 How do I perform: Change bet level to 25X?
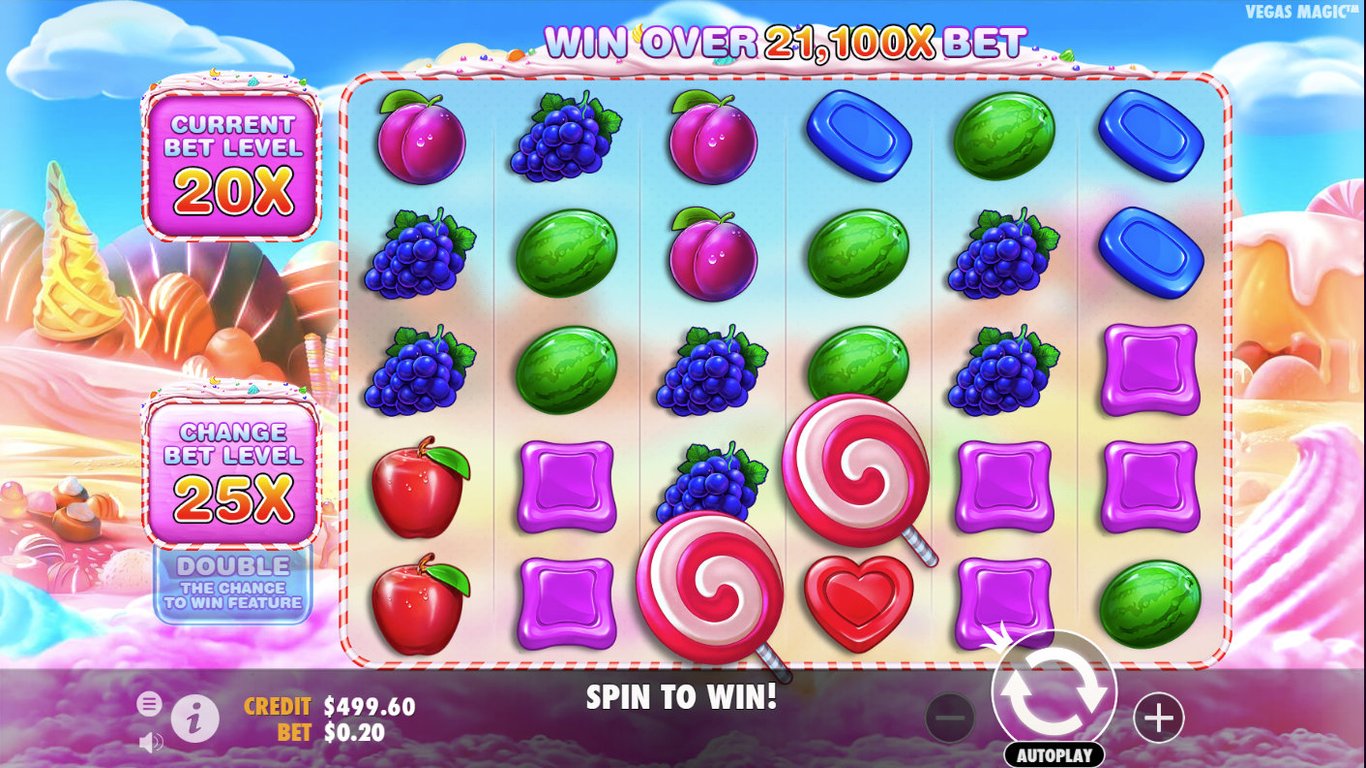click(233, 470)
